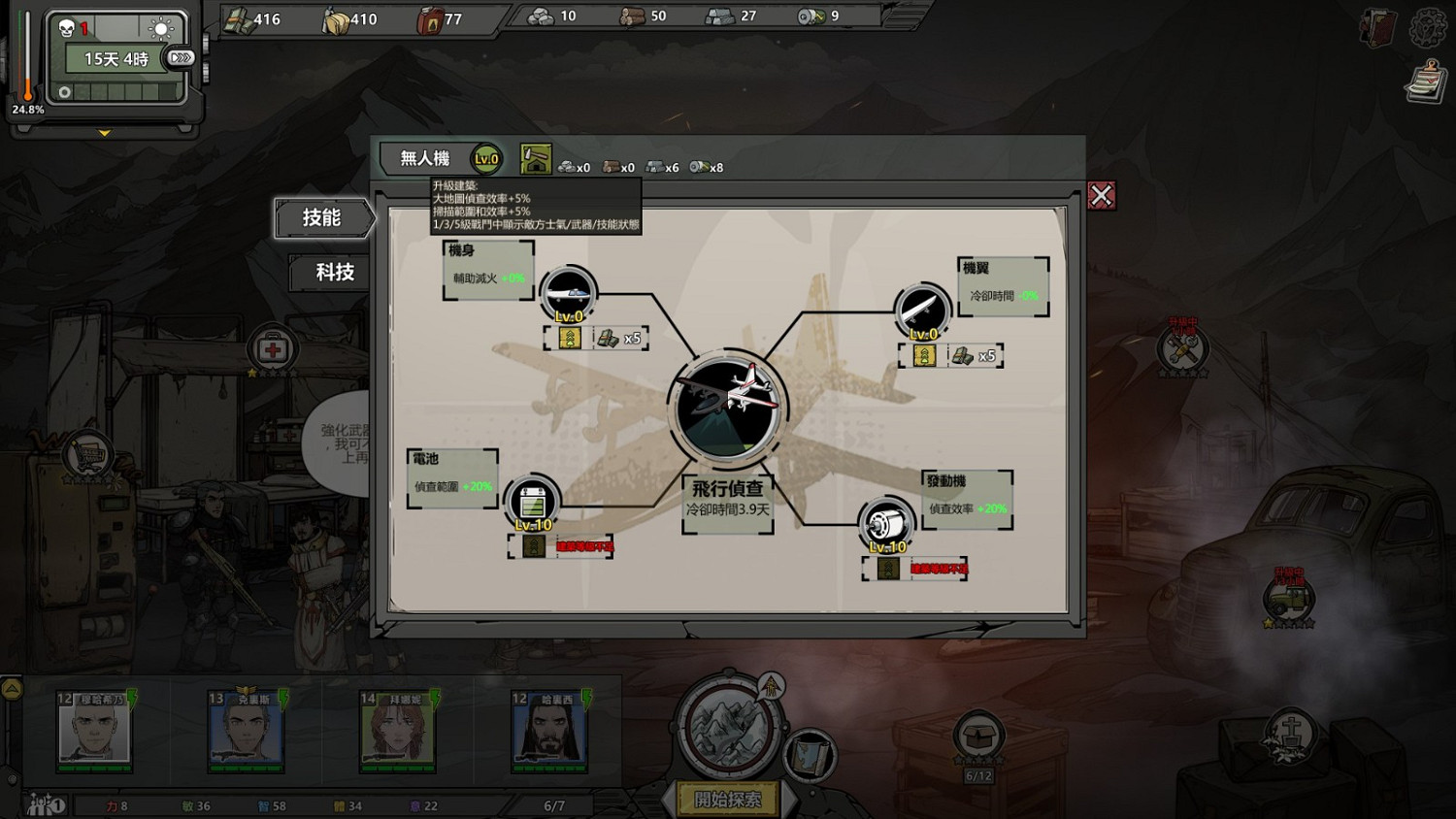Open the clipboard task list

tap(1426, 82)
